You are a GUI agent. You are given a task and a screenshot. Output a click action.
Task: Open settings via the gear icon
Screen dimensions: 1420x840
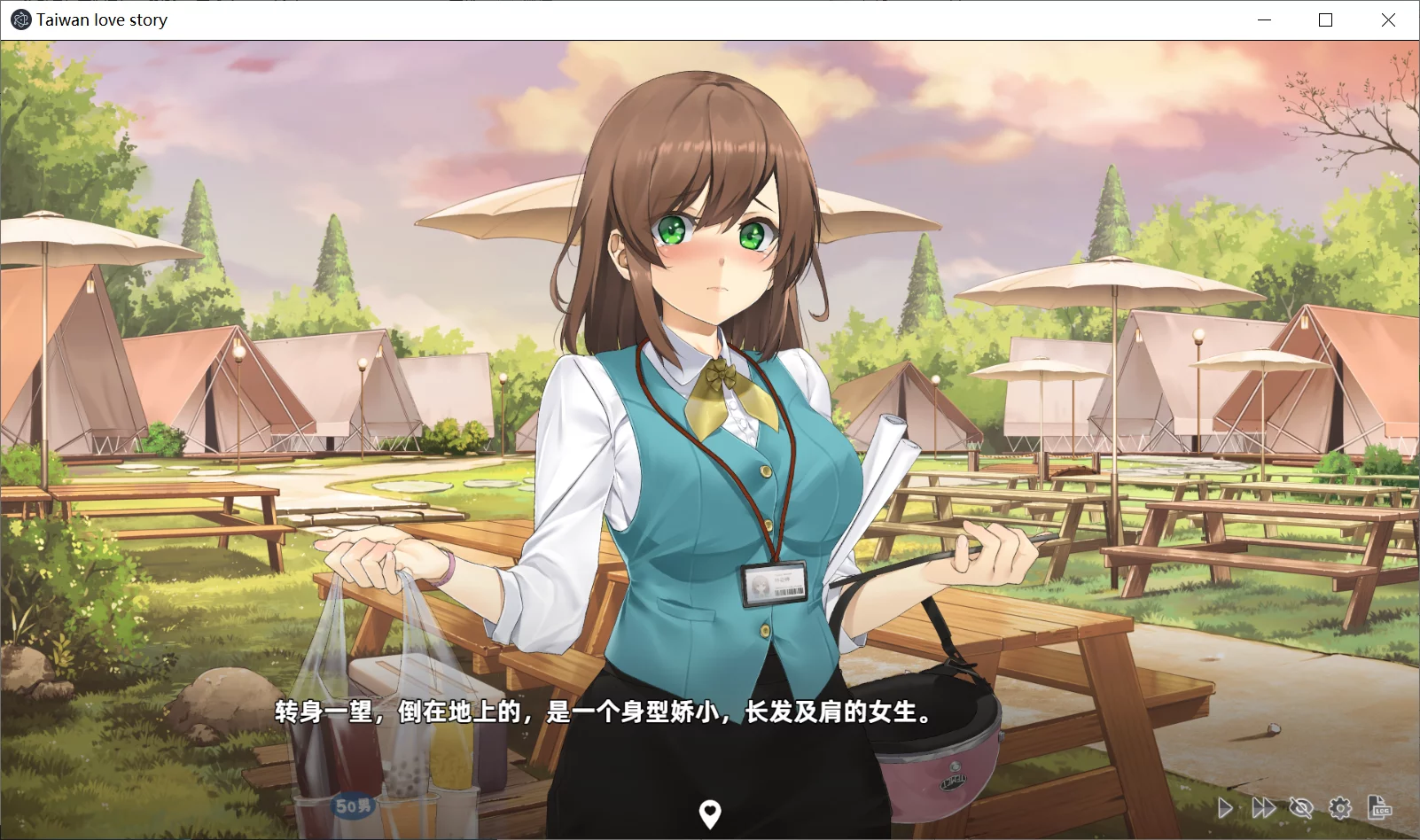[x=1340, y=807]
